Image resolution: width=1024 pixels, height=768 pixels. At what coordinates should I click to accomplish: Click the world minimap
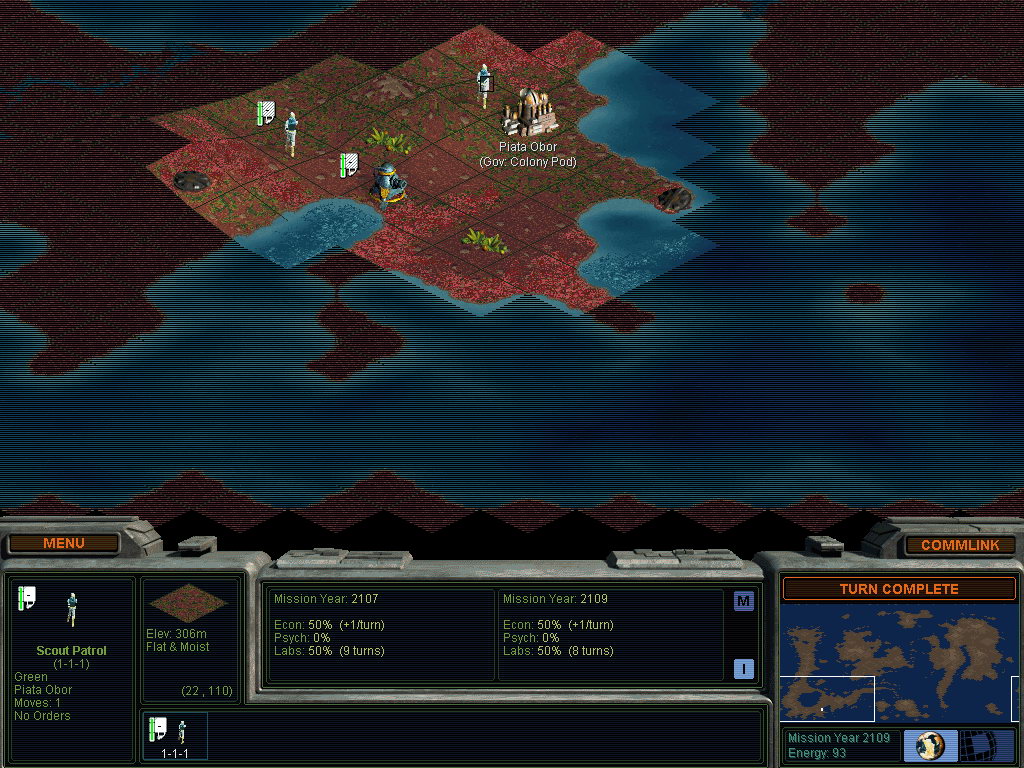click(899, 664)
